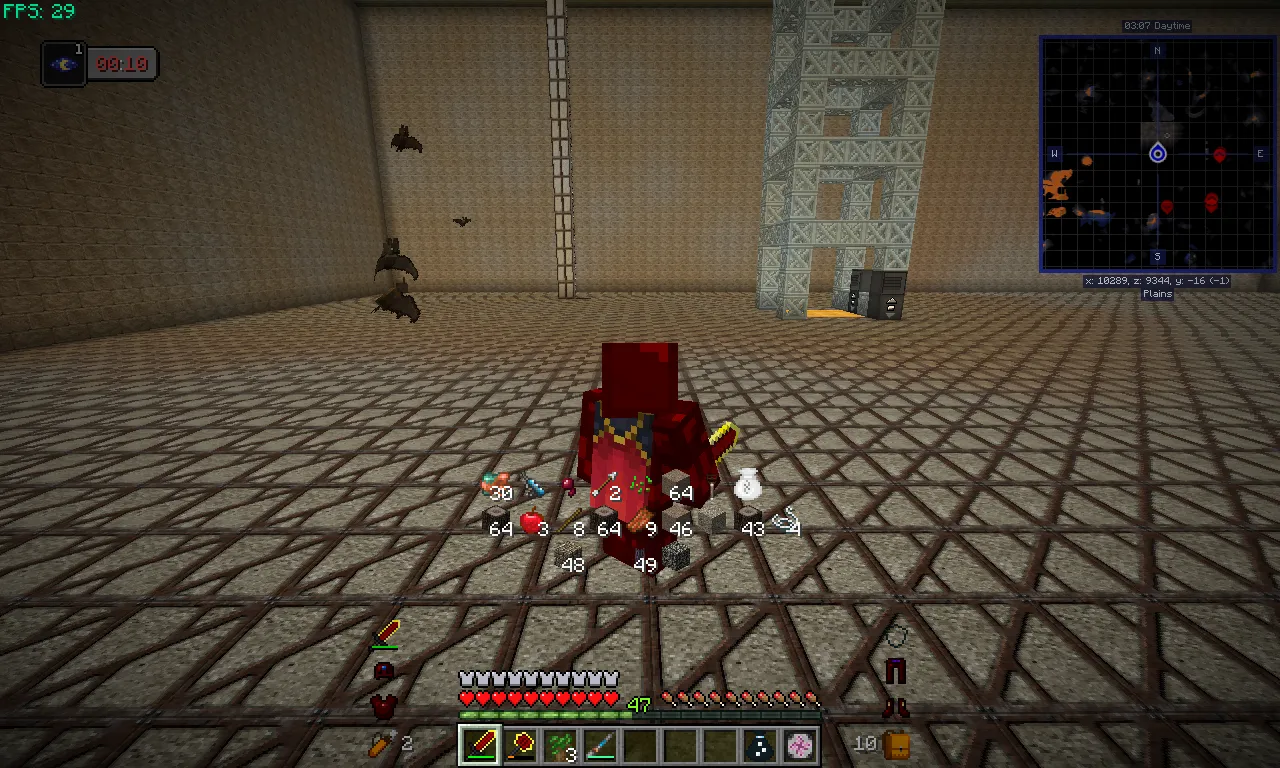Select the sapling stack in hotbar slot three
This screenshot has height=768, width=1280.
(560, 744)
